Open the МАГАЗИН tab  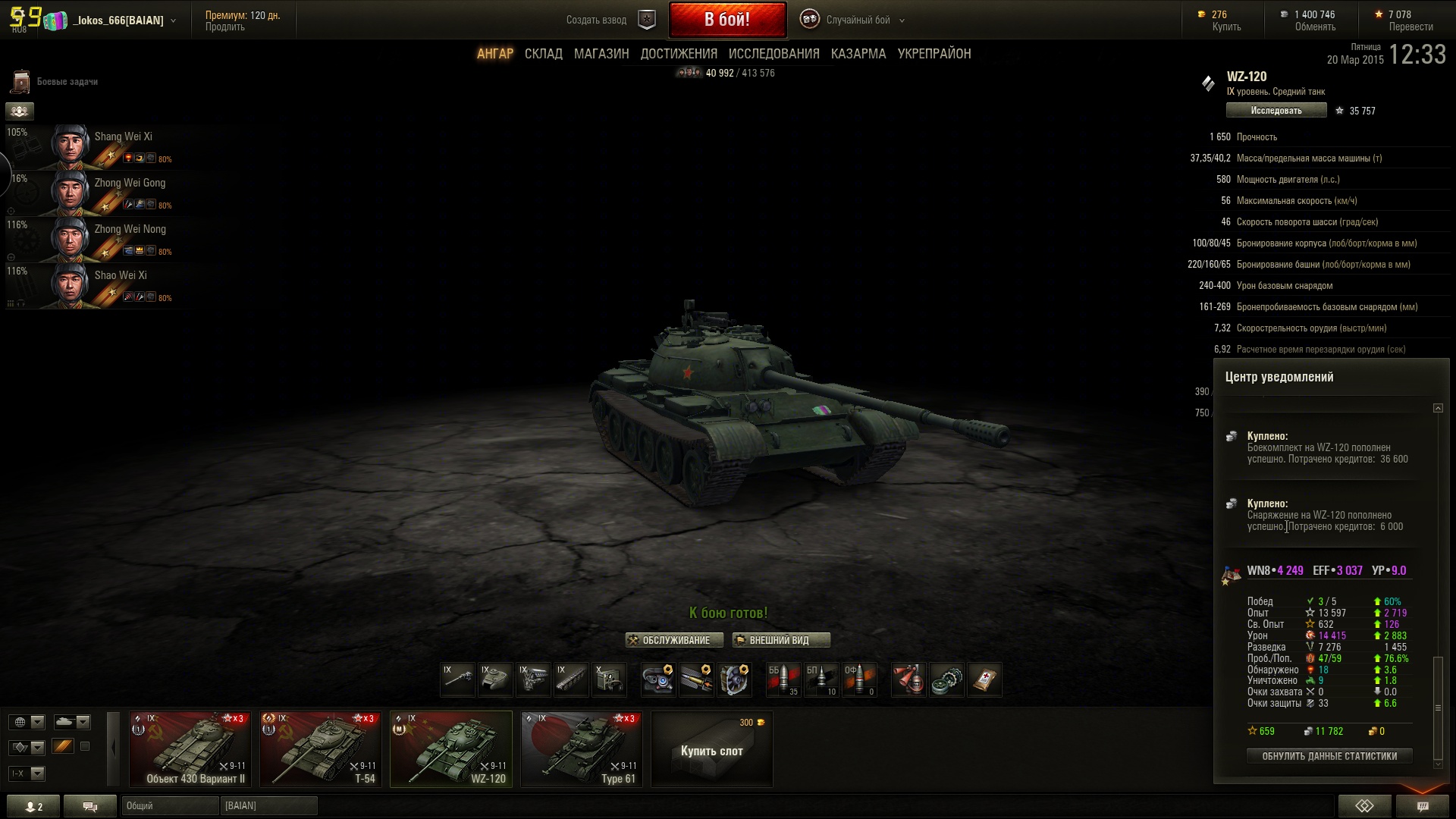tap(601, 54)
